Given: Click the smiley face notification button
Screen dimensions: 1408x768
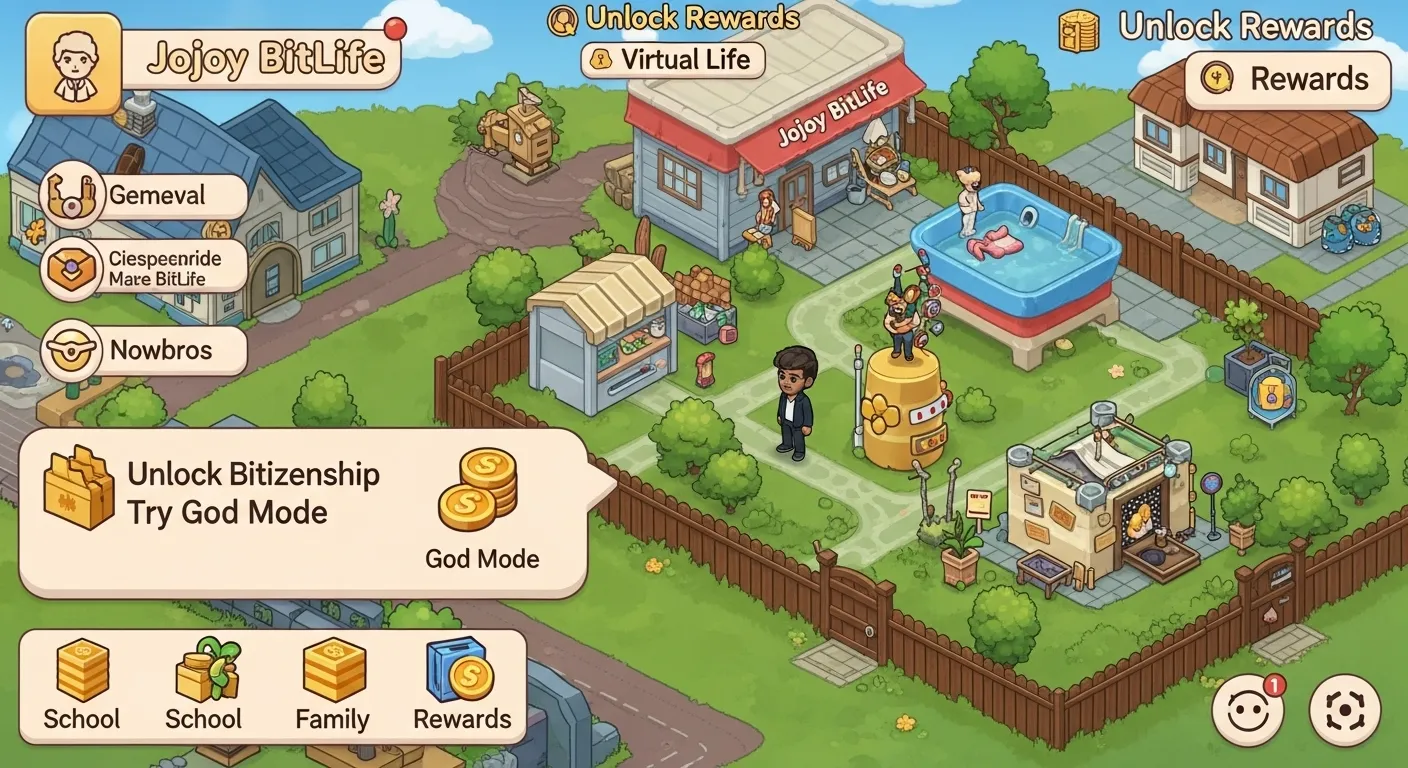Looking at the screenshot, I should (x=1247, y=711).
